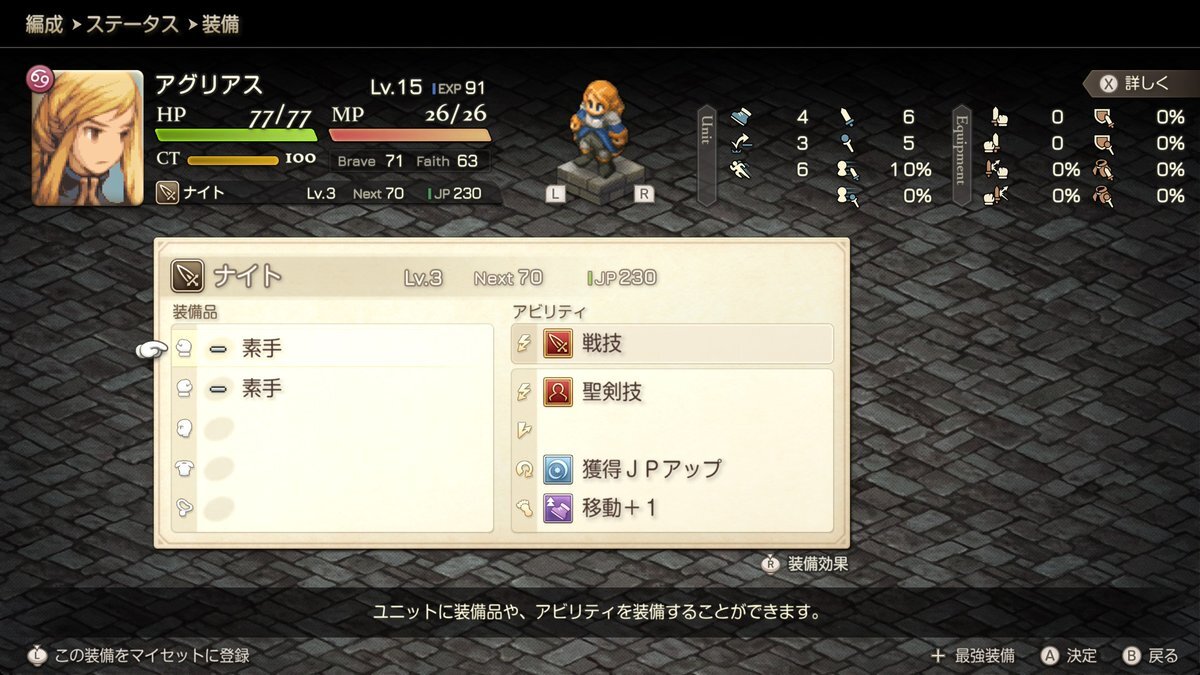Open the 獲得JPアップ support ability slot

(x=672, y=469)
